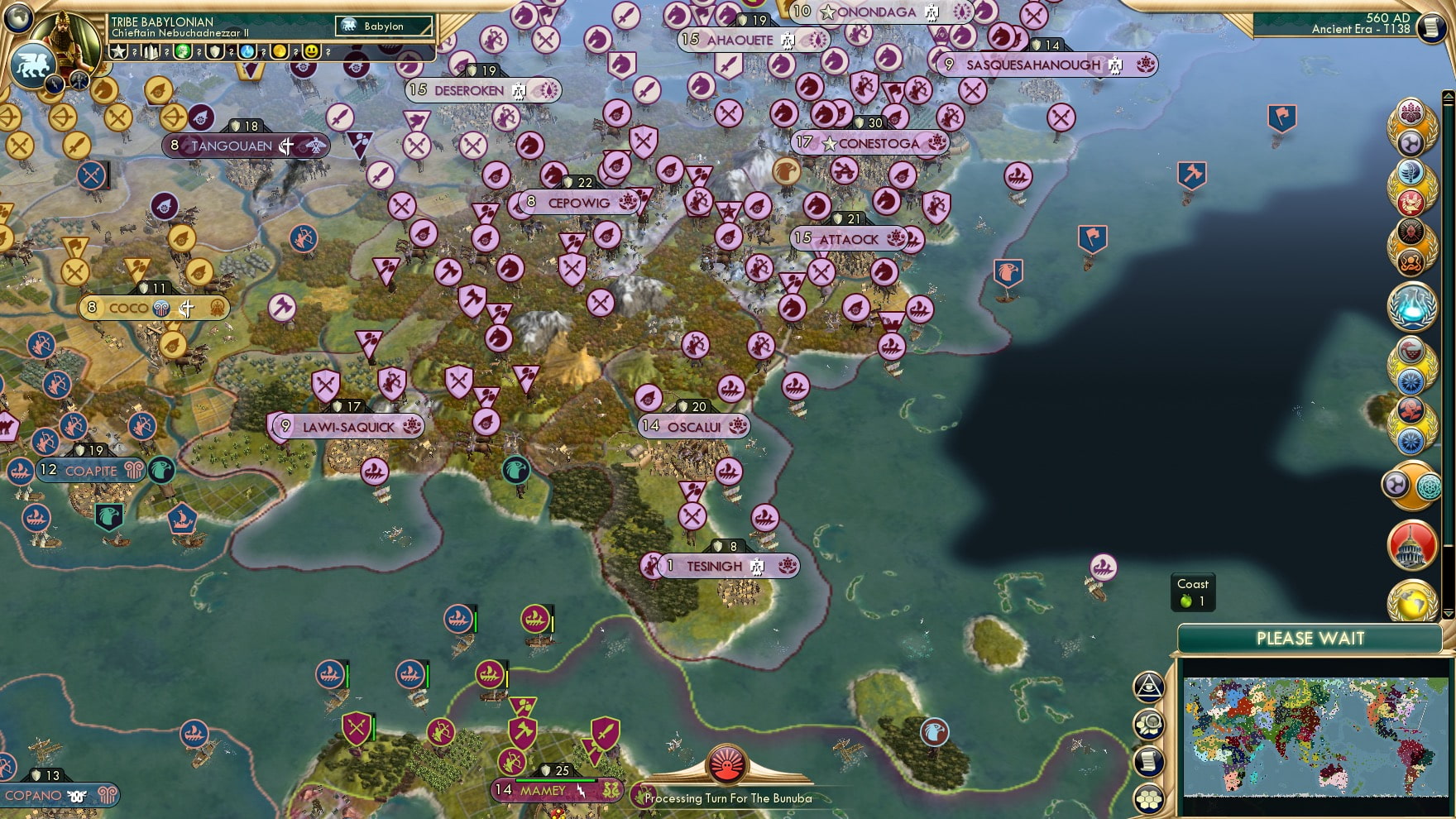Click the silver star score icon in top bar
The image size is (1456, 819).
[x=118, y=51]
